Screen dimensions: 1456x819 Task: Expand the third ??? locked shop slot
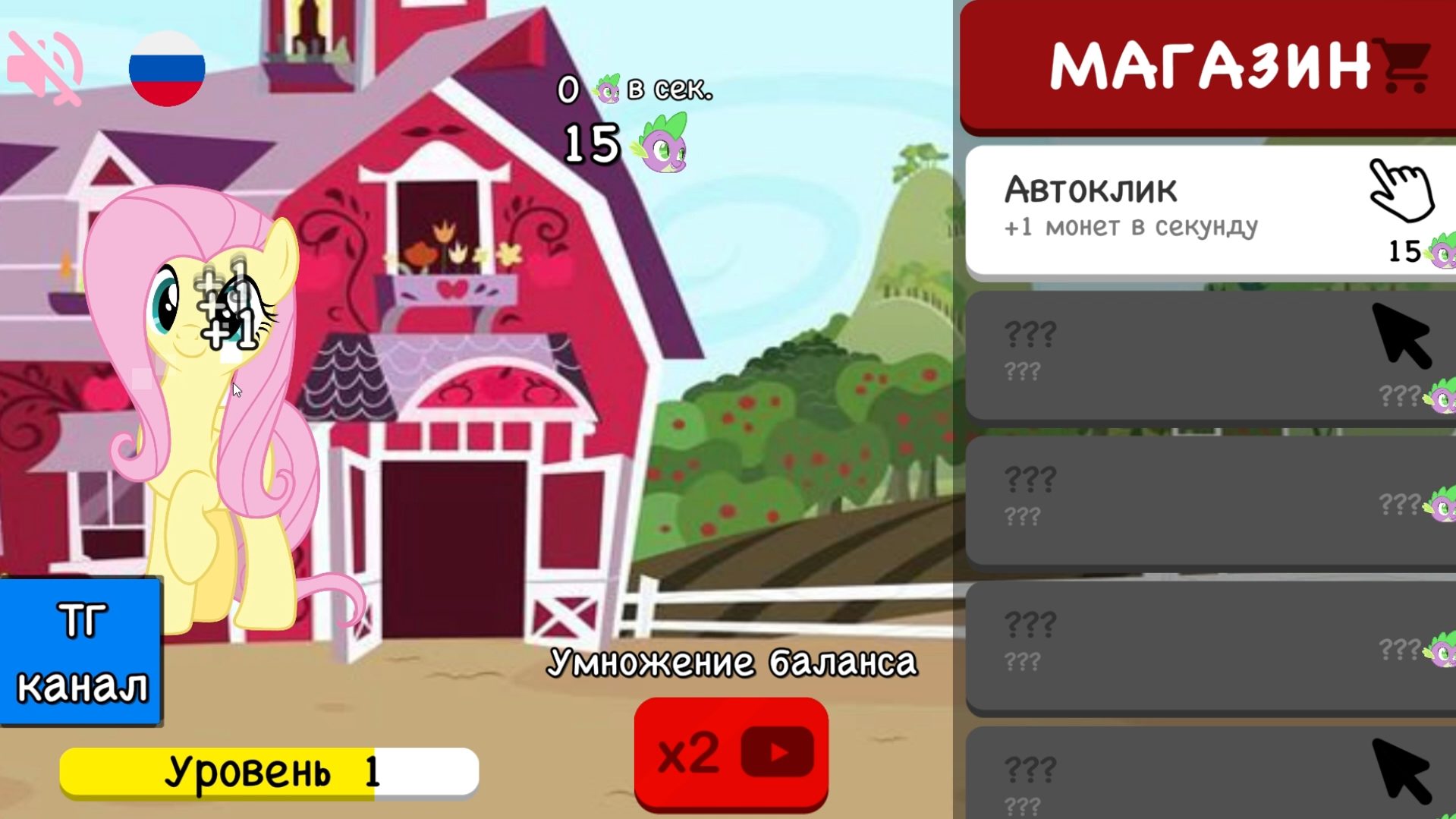click(x=1206, y=645)
